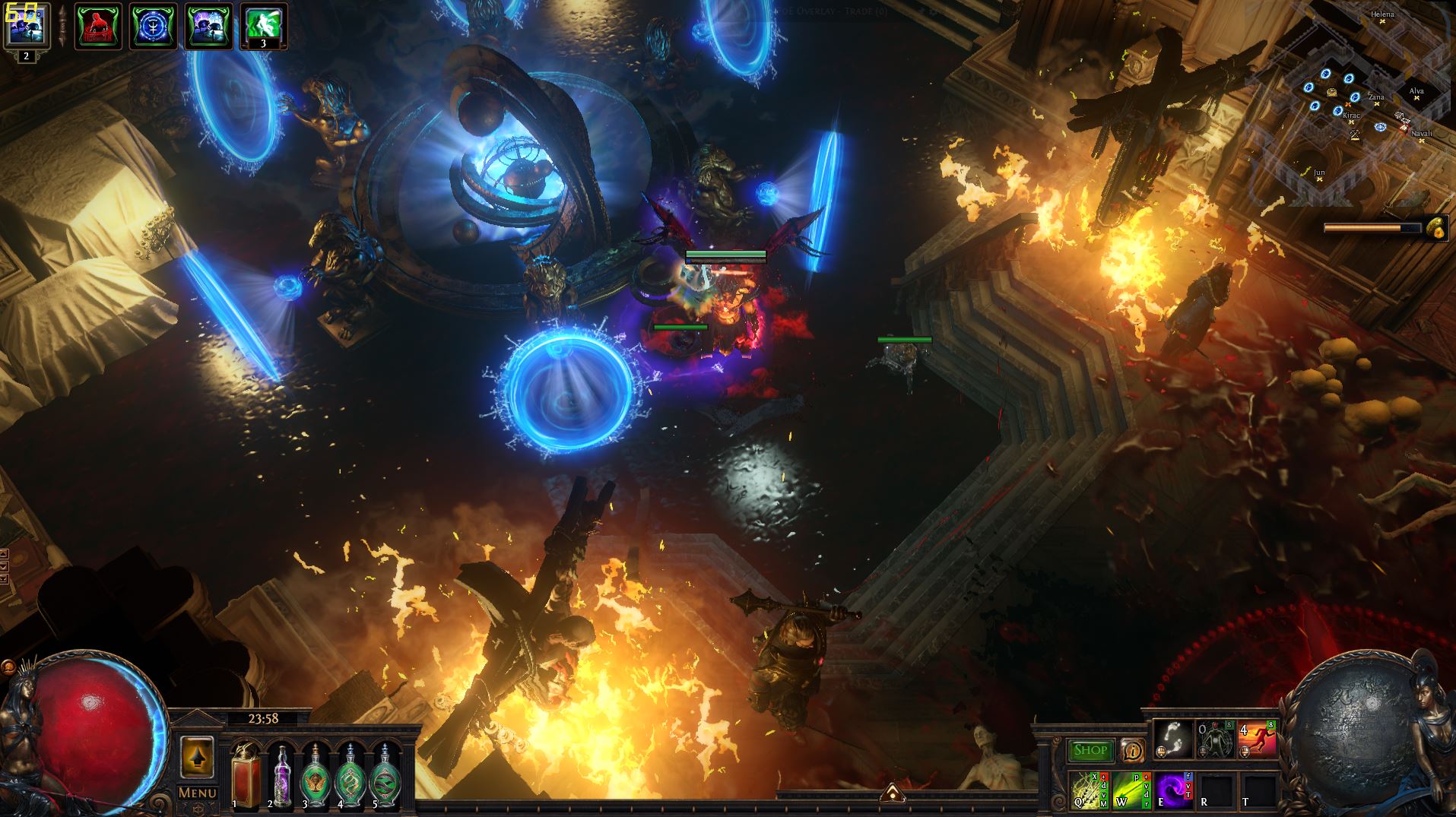Click the gold coin pouch icon

[1435, 227]
